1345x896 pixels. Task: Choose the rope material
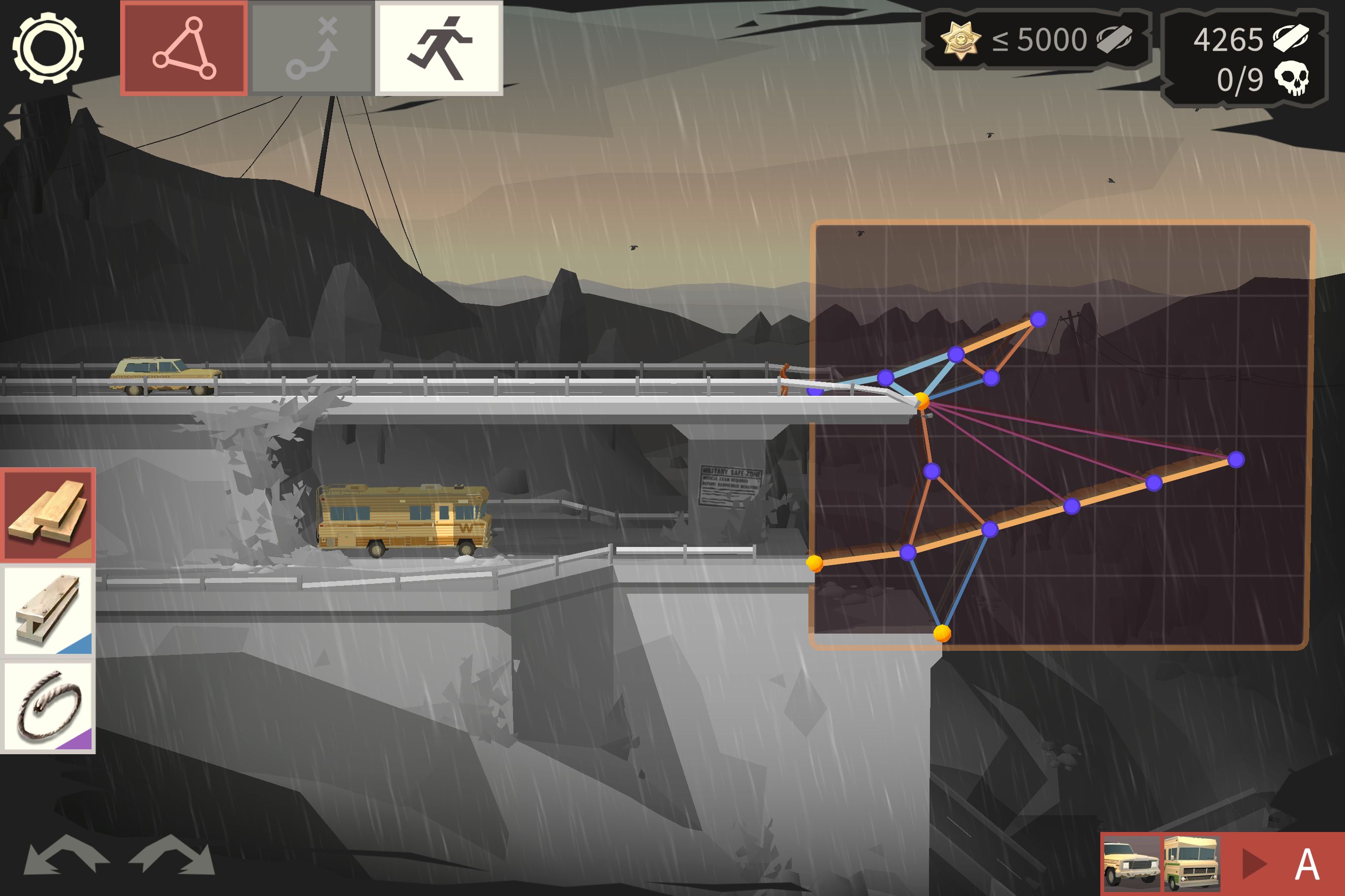click(49, 707)
